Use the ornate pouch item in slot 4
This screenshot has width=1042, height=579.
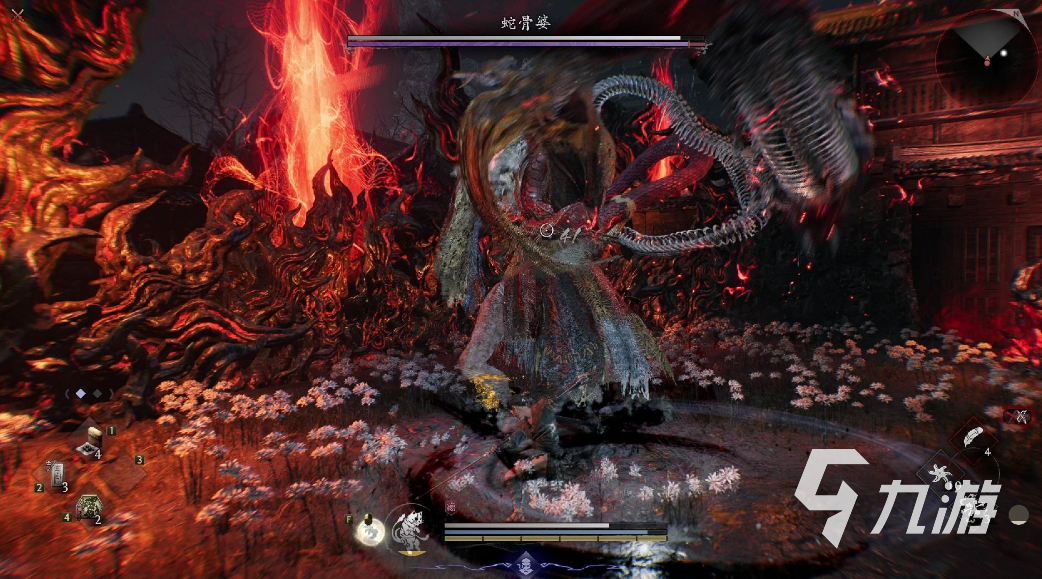(x=90, y=507)
